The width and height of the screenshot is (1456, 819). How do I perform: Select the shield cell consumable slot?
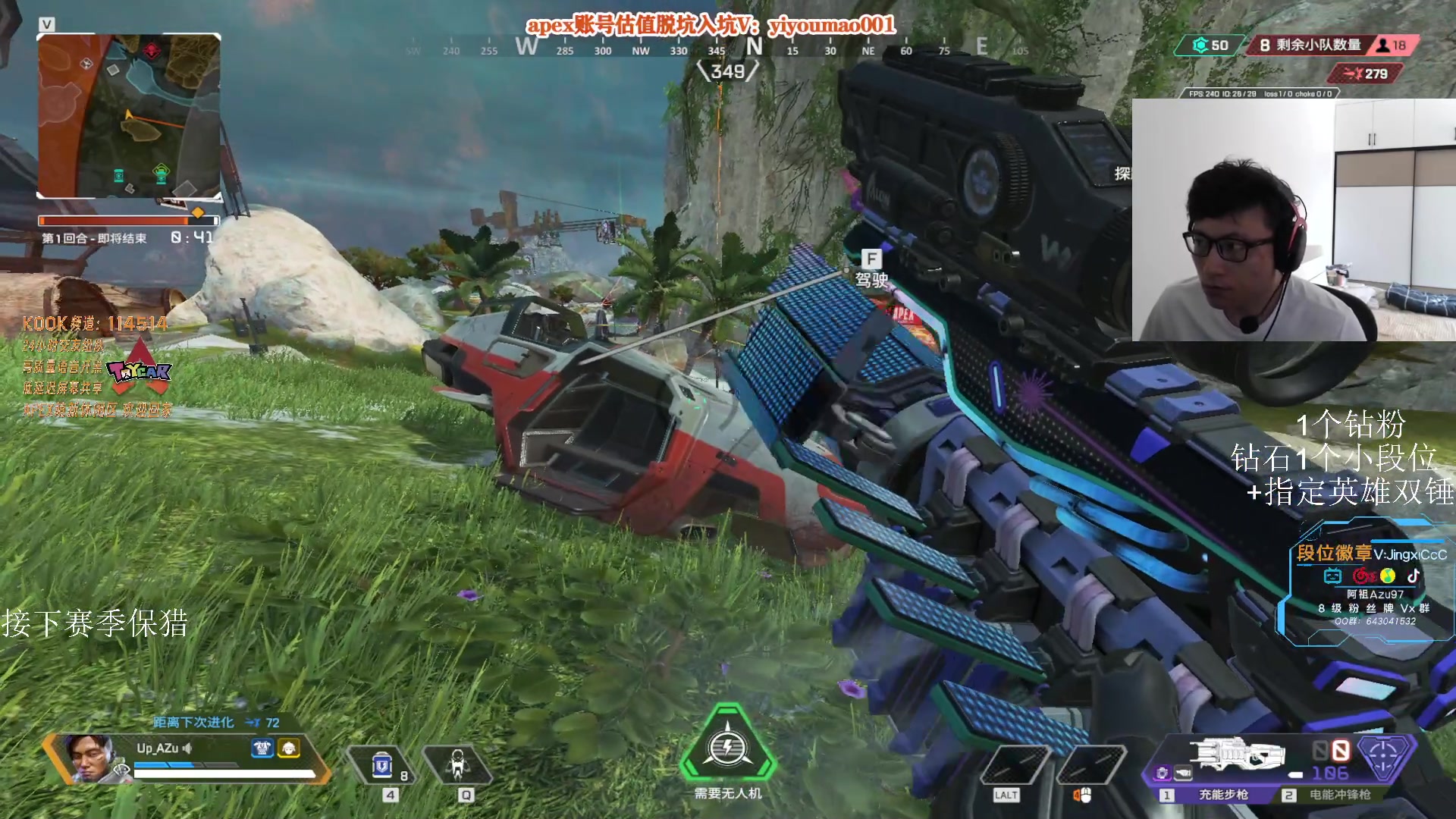[x=382, y=766]
